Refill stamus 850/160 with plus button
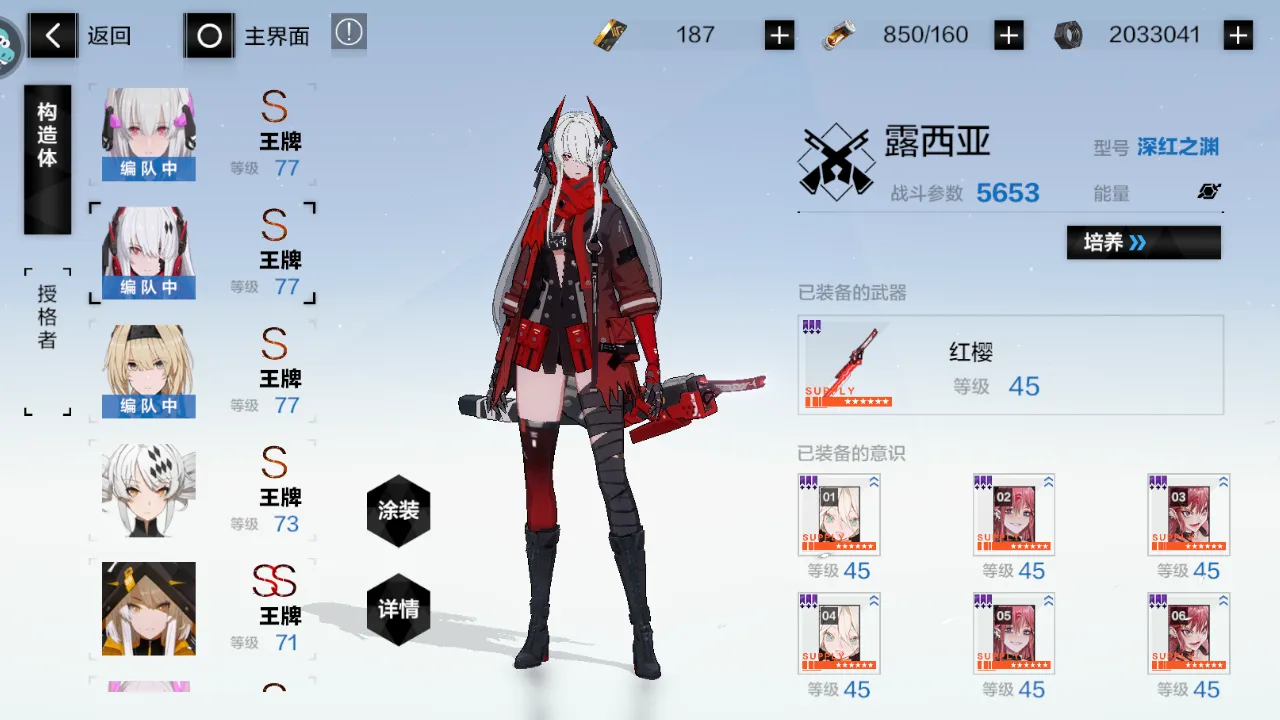This screenshot has height=720, width=1280. click(1008, 36)
